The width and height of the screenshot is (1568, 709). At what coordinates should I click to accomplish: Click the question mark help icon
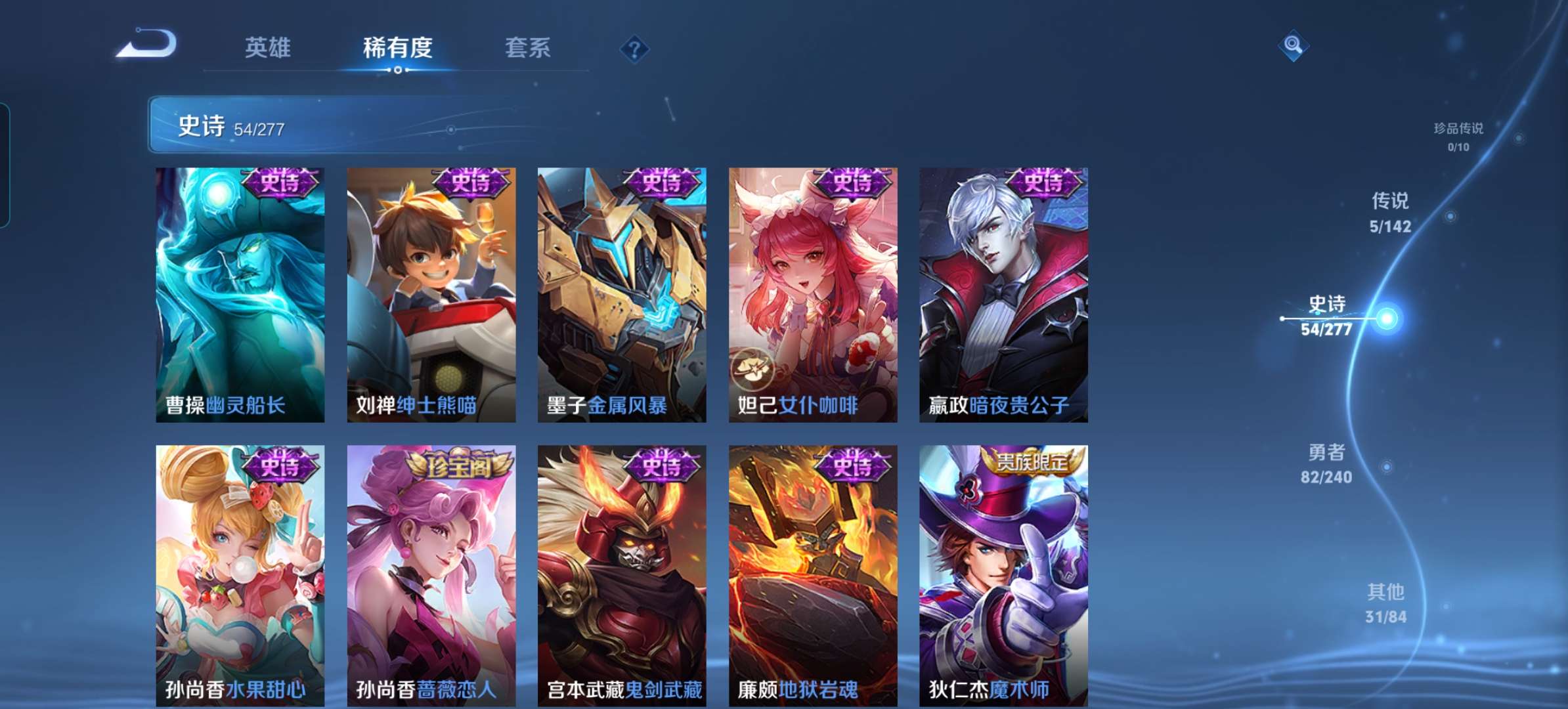[634, 48]
